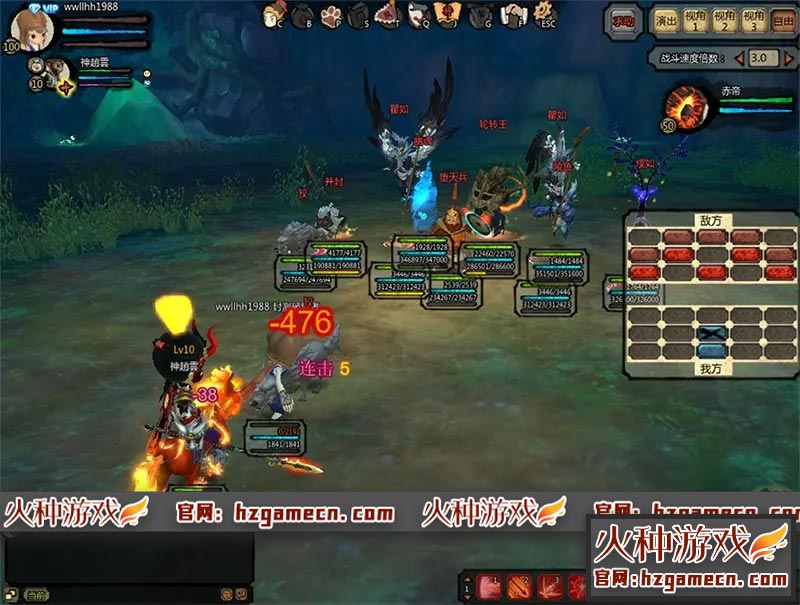Enable the 自由 free camera mode
Screen dimensions: 800x605
tap(783, 19)
